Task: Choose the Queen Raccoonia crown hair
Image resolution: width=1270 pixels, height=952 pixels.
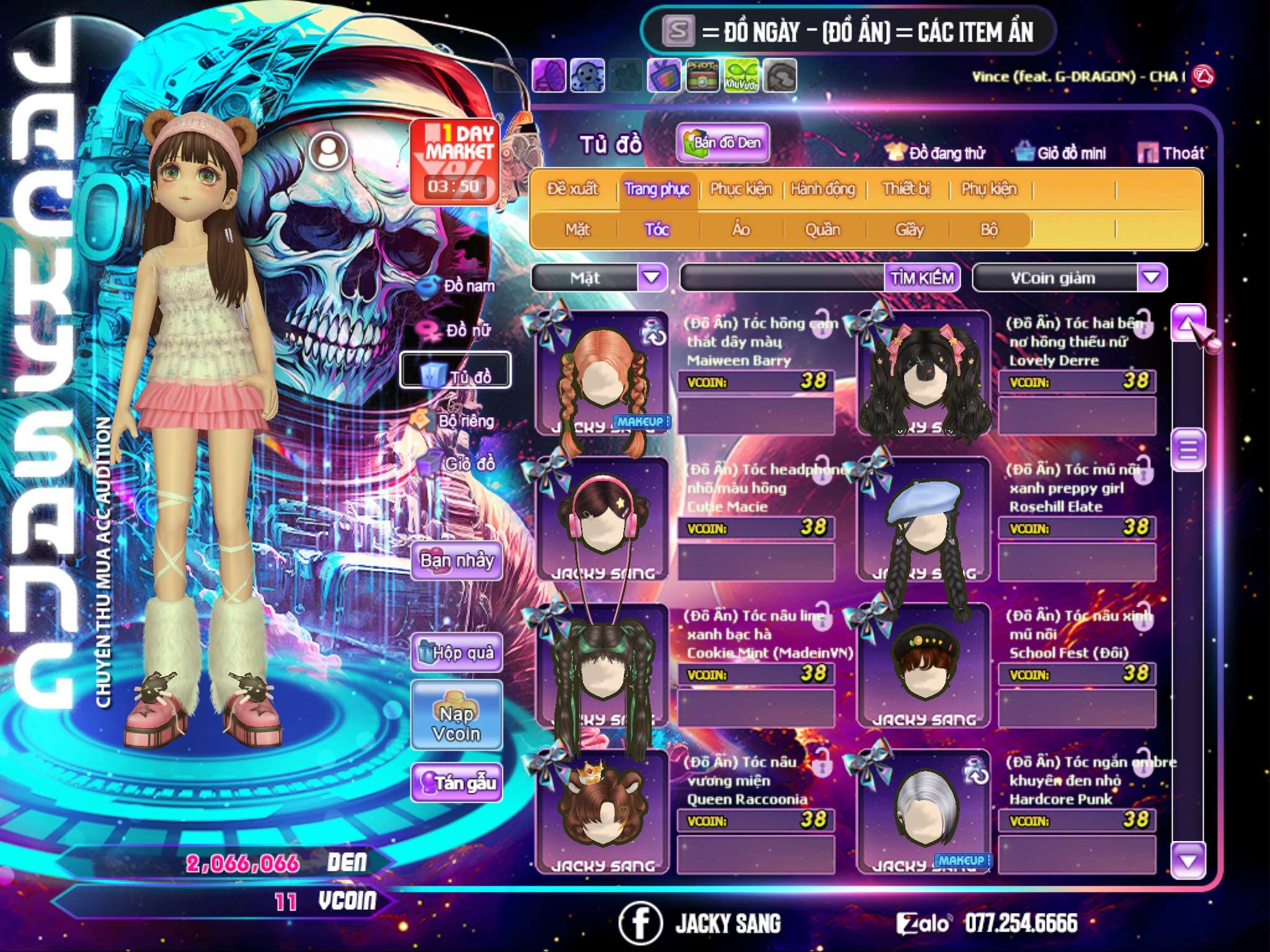Action: coord(602,812)
